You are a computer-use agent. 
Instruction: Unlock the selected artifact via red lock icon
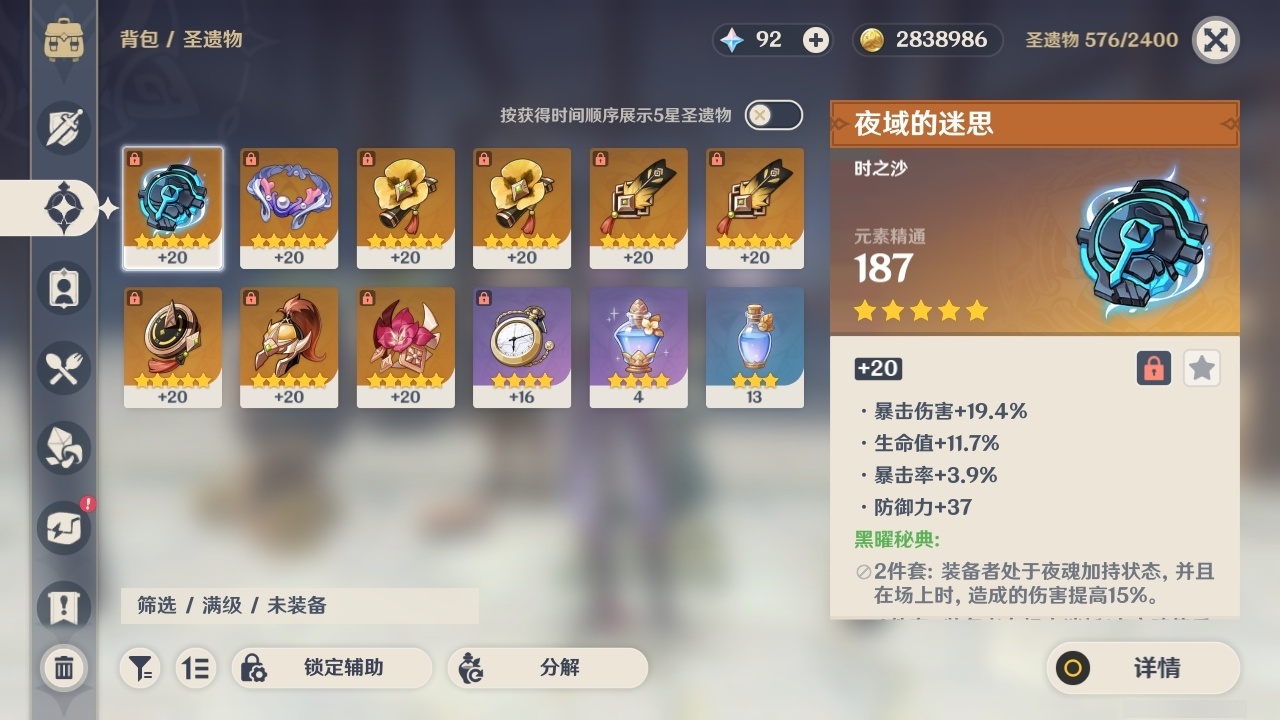[1154, 368]
